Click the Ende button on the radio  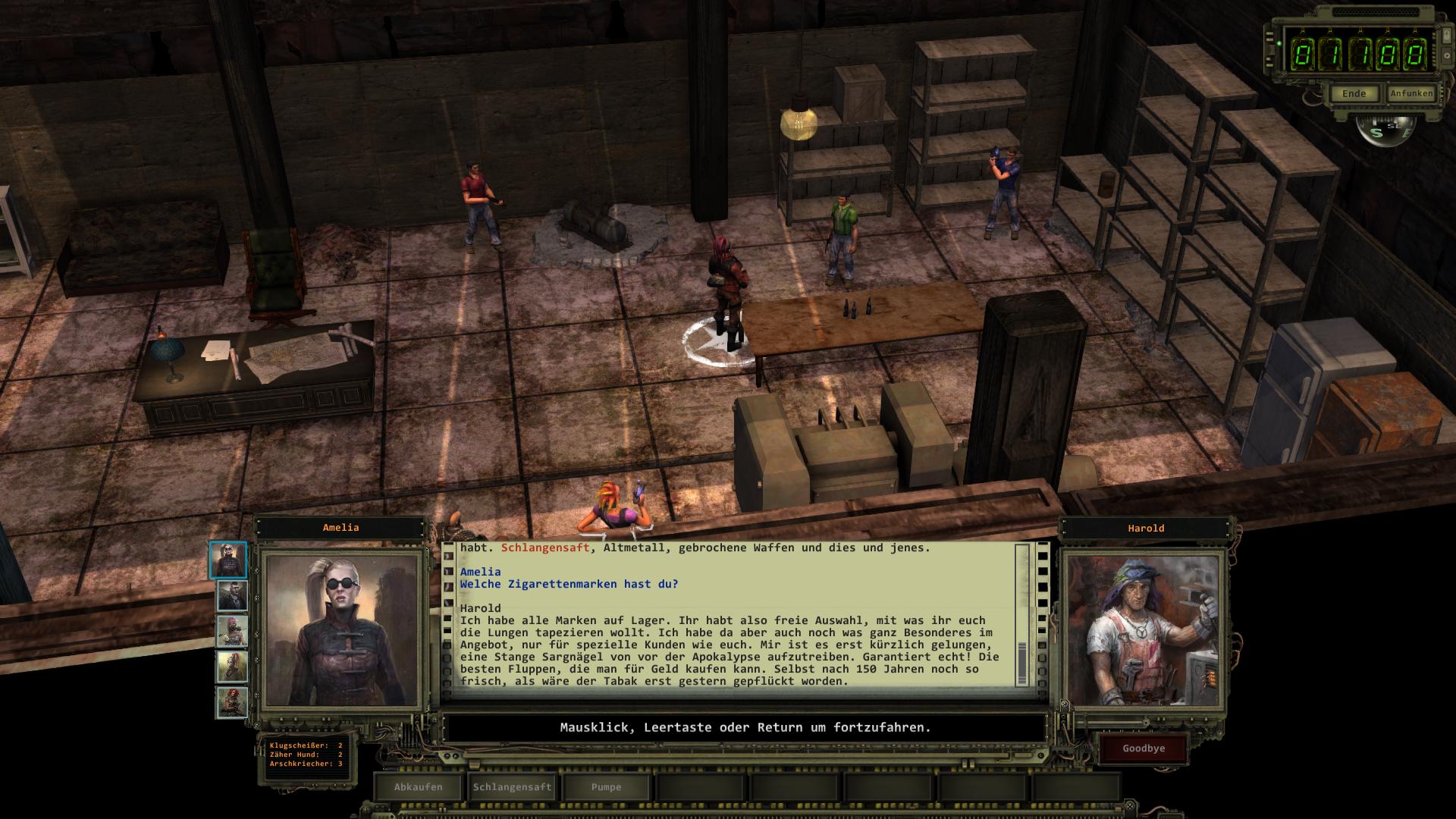pyautogui.click(x=1354, y=94)
